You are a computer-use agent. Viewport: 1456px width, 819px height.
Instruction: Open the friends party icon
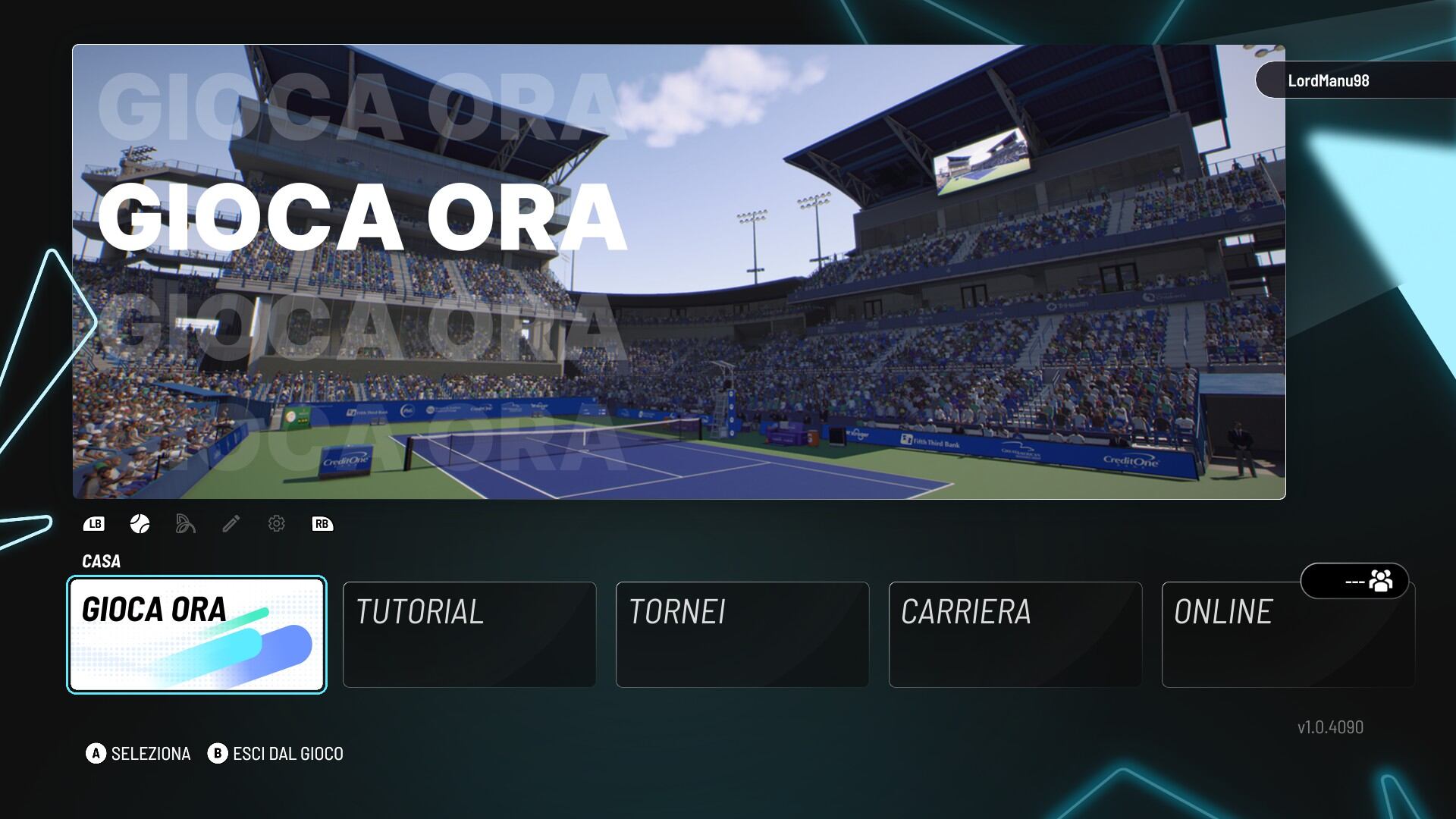1380,582
